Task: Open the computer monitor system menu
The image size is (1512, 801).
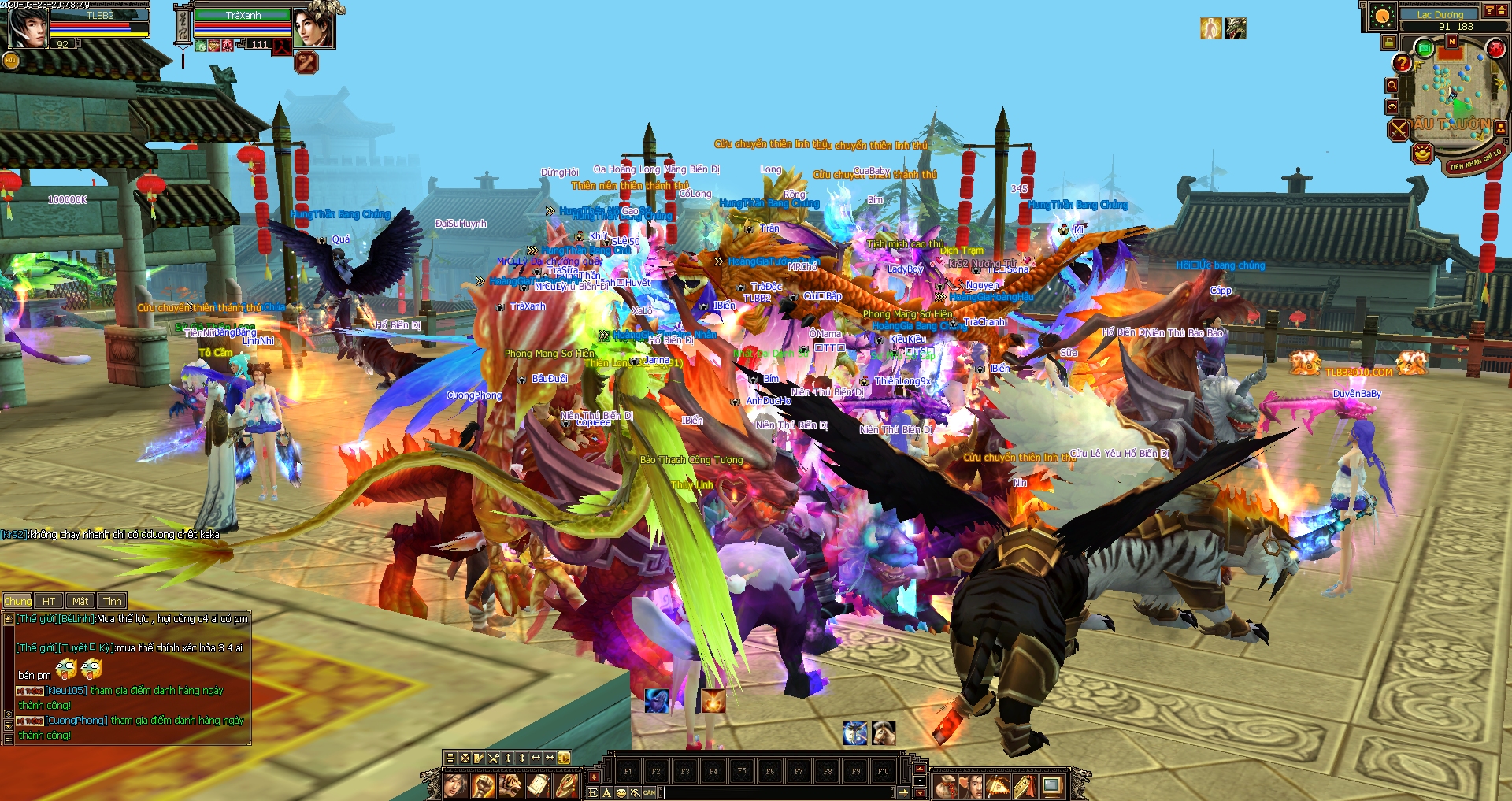Action: pos(1052,785)
